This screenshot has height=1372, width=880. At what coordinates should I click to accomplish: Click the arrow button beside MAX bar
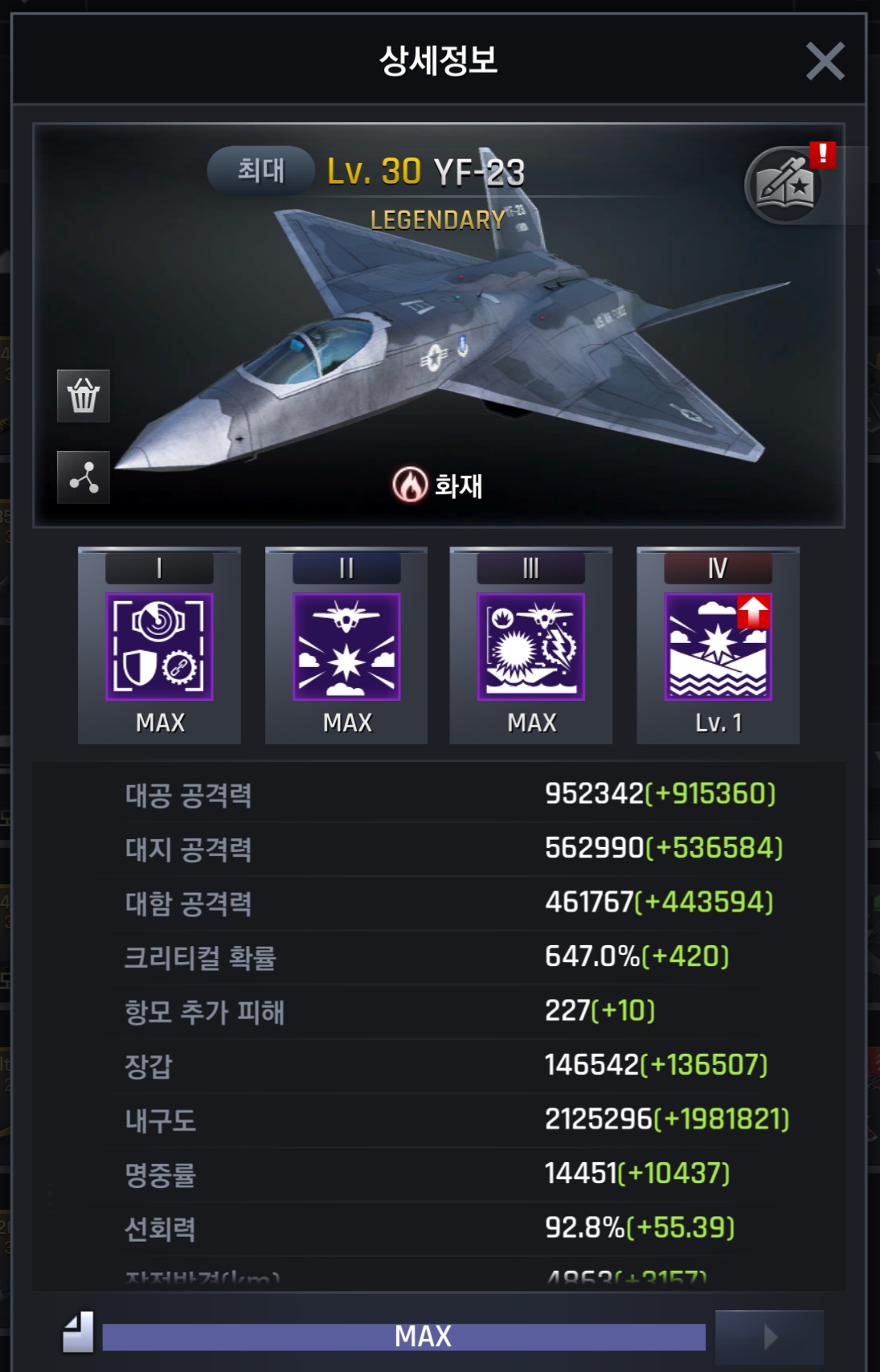click(769, 1337)
